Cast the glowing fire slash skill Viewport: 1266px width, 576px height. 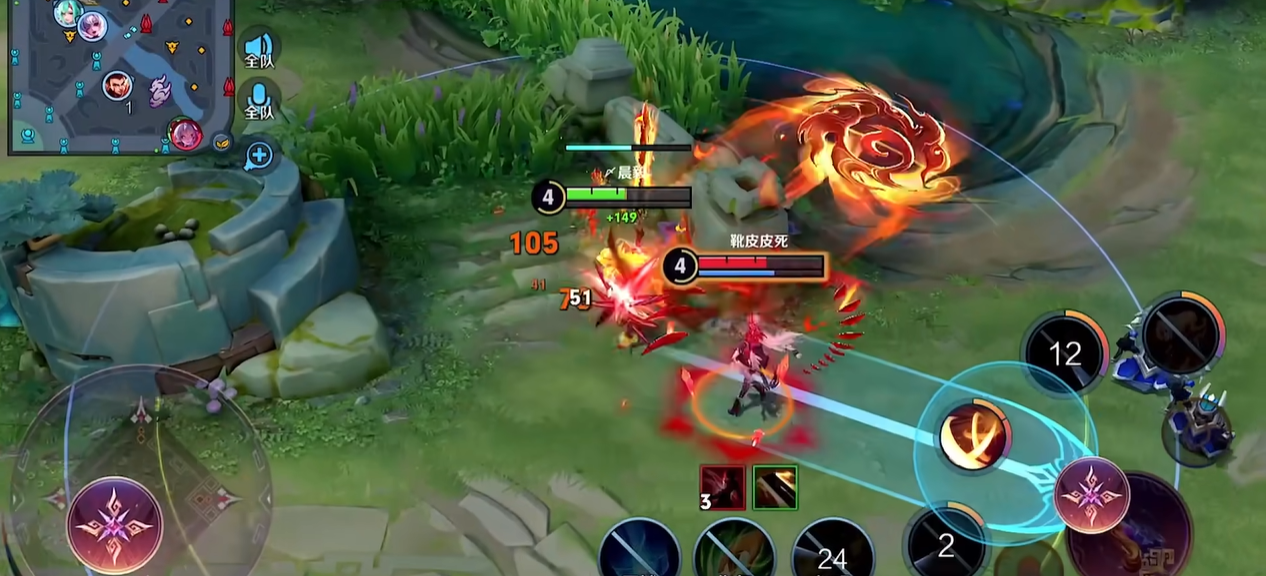(x=974, y=435)
